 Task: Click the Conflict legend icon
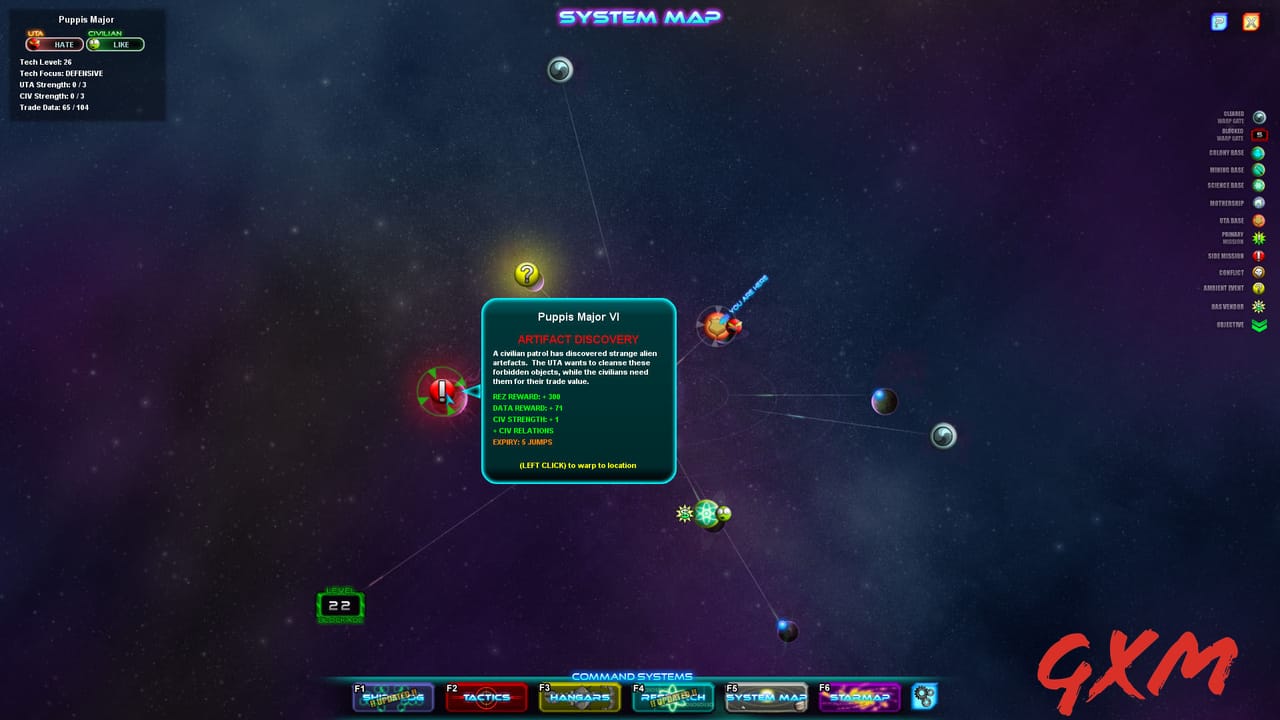pyautogui.click(x=1260, y=272)
